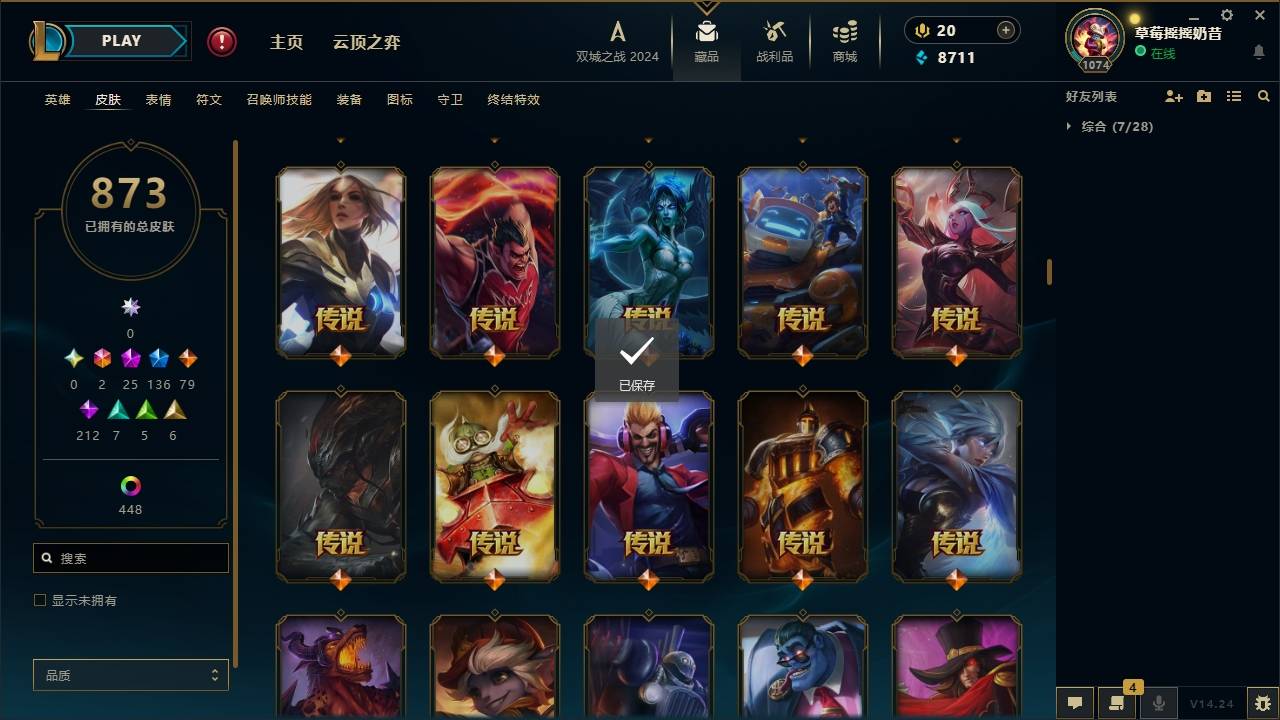Click the 搜索 search input field
1280x720 pixels.
point(130,557)
